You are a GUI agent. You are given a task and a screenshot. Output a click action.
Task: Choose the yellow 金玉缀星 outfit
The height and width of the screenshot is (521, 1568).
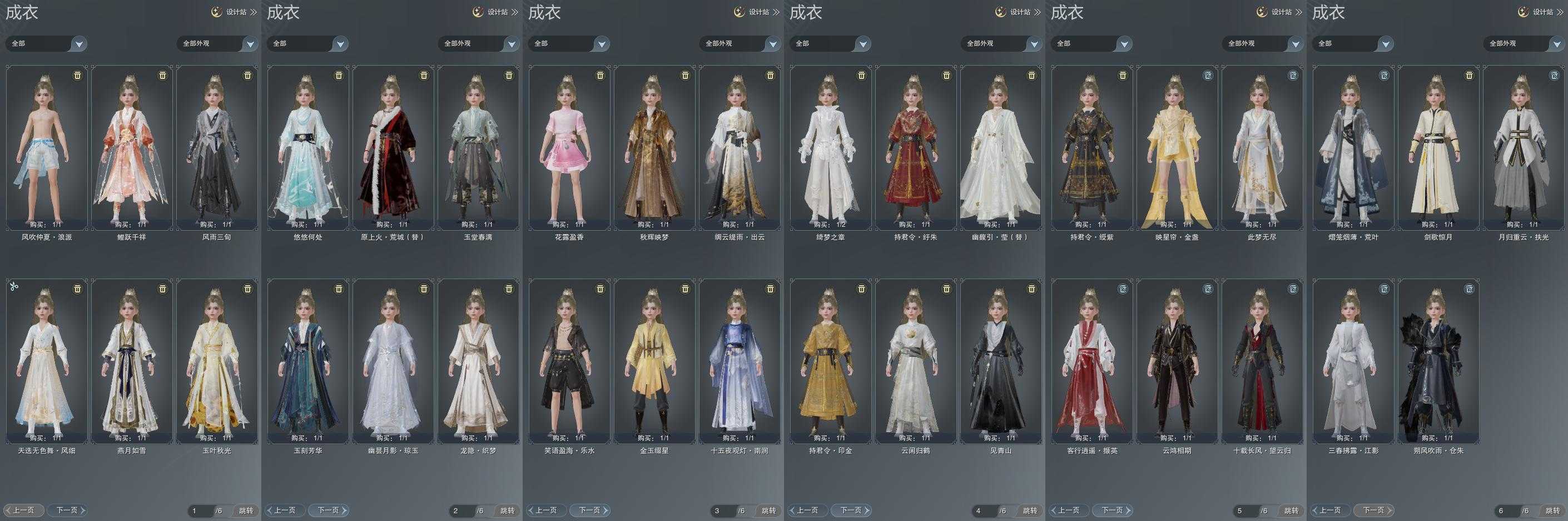654,361
